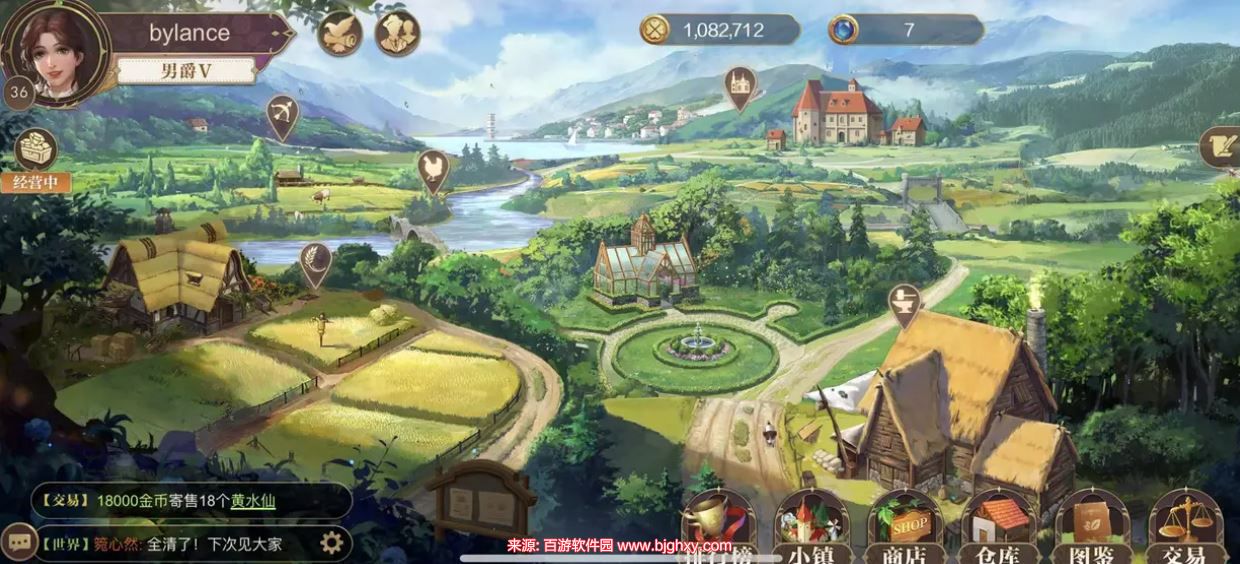Screen dimensions: 1240x564
Task: Open the 交易 trading scales menu
Action: click(x=1186, y=527)
